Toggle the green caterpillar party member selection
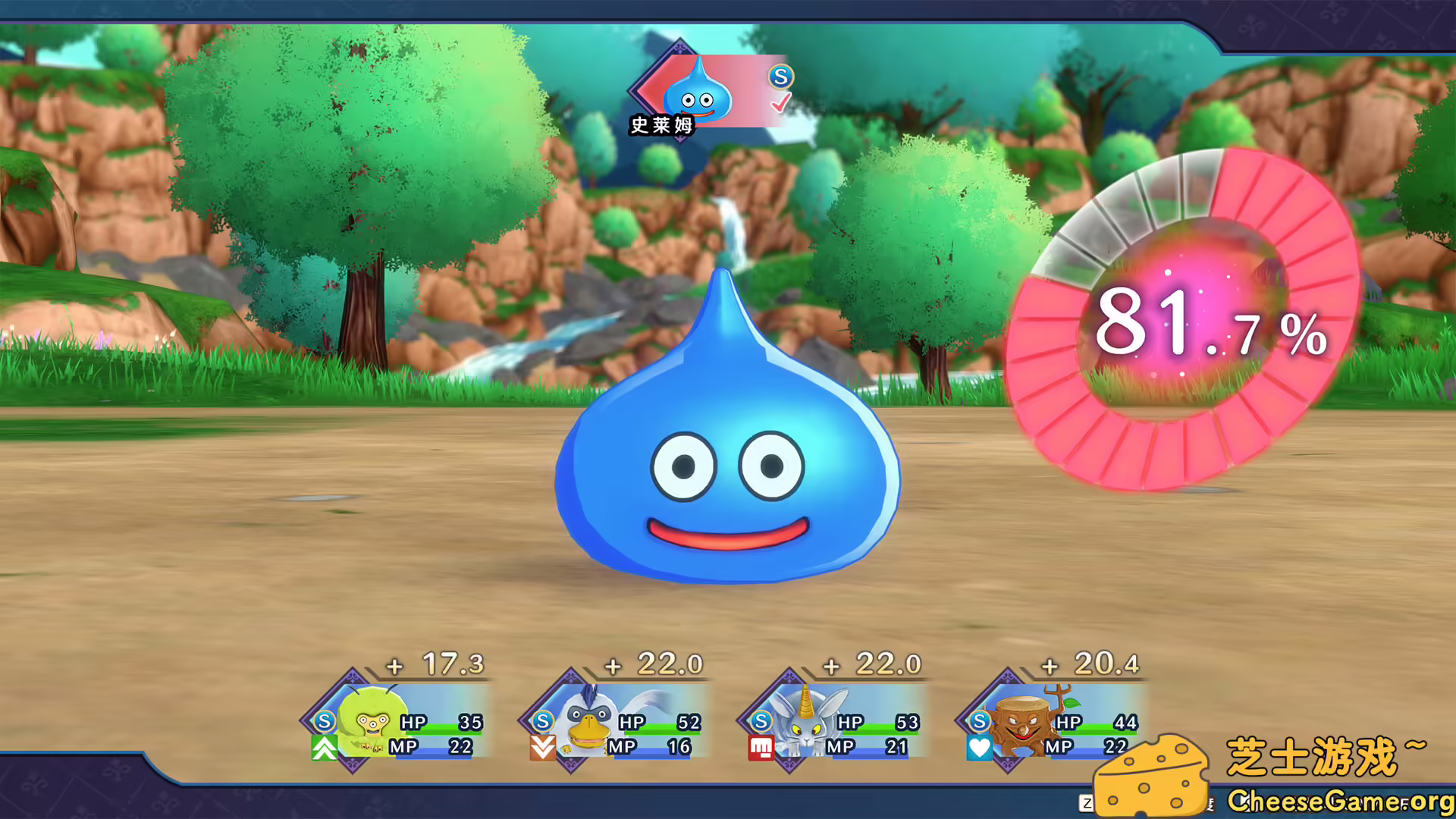Viewport: 1456px width, 819px height. pyautogui.click(x=394, y=720)
